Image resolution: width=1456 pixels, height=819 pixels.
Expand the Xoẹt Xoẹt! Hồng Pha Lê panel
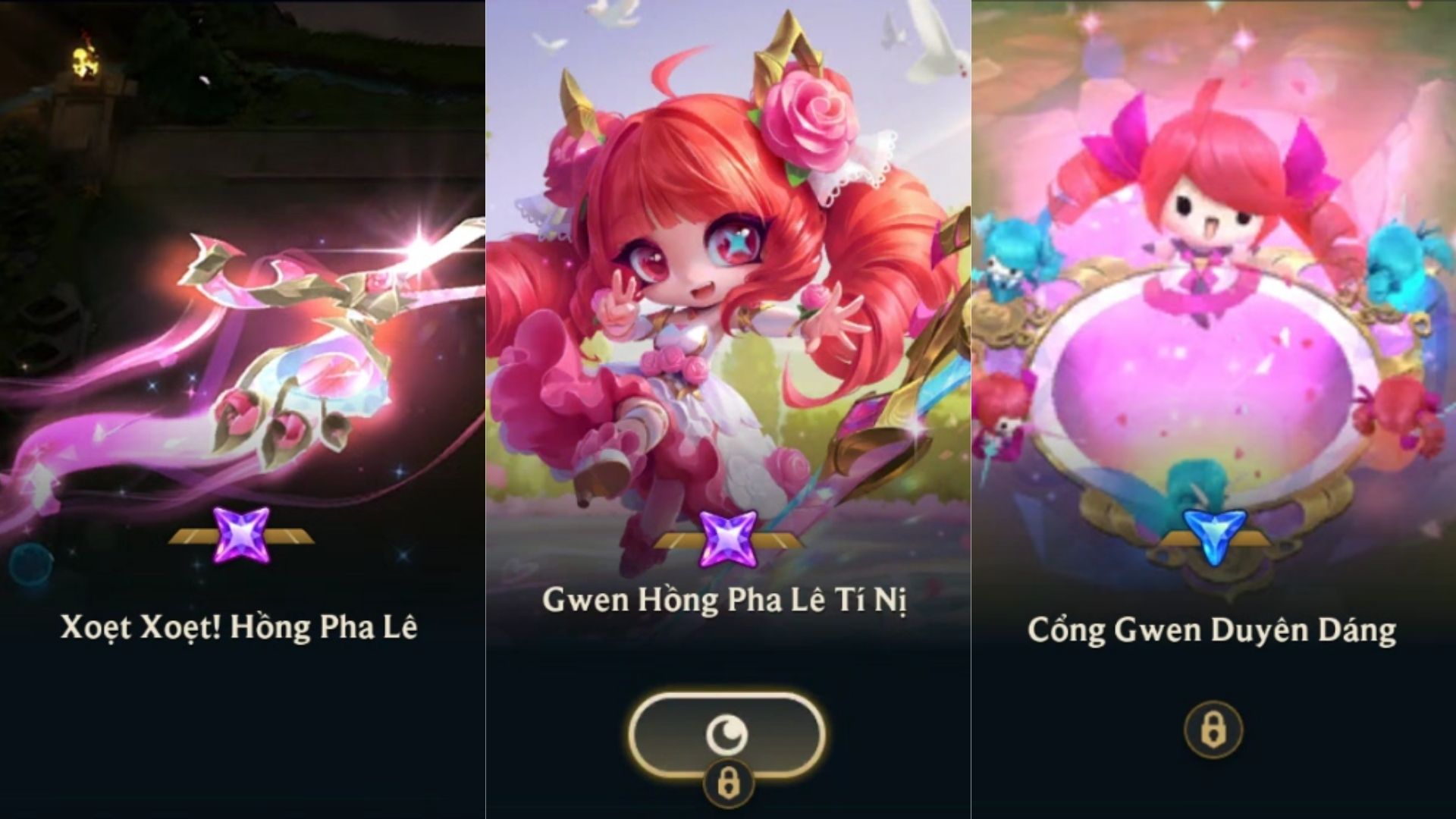point(241,341)
